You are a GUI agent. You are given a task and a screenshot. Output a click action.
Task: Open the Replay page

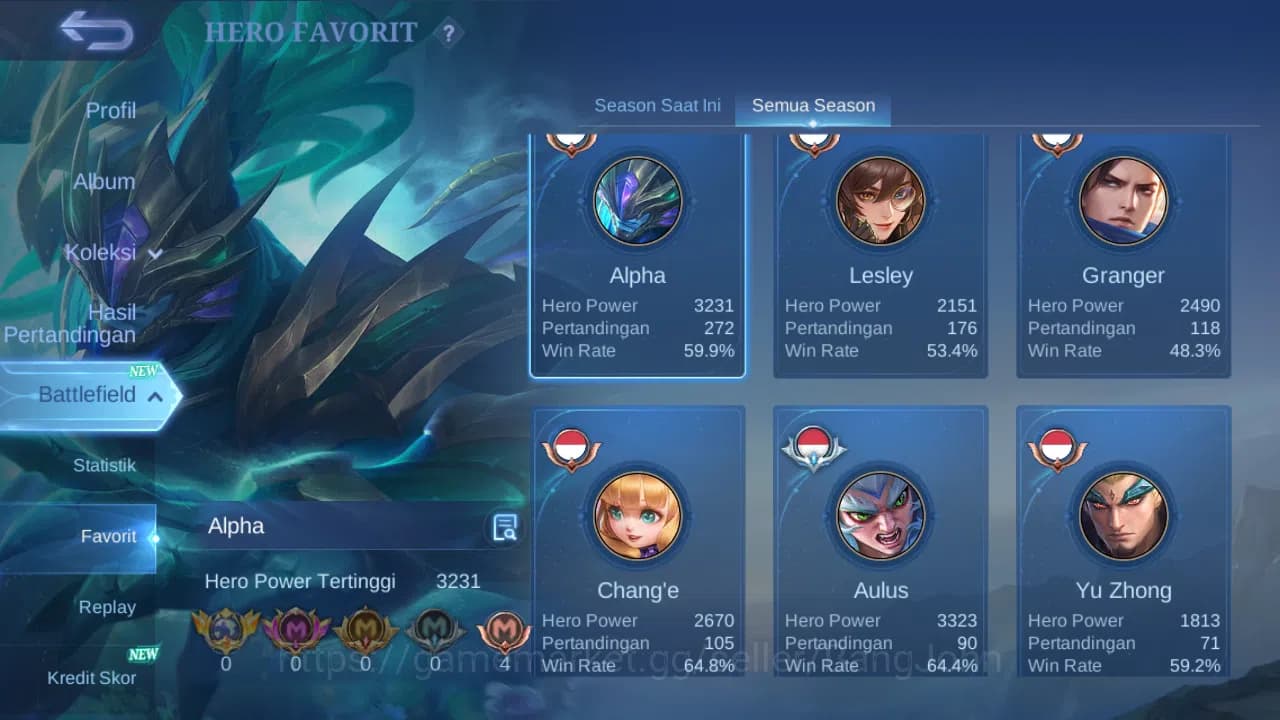(107, 607)
